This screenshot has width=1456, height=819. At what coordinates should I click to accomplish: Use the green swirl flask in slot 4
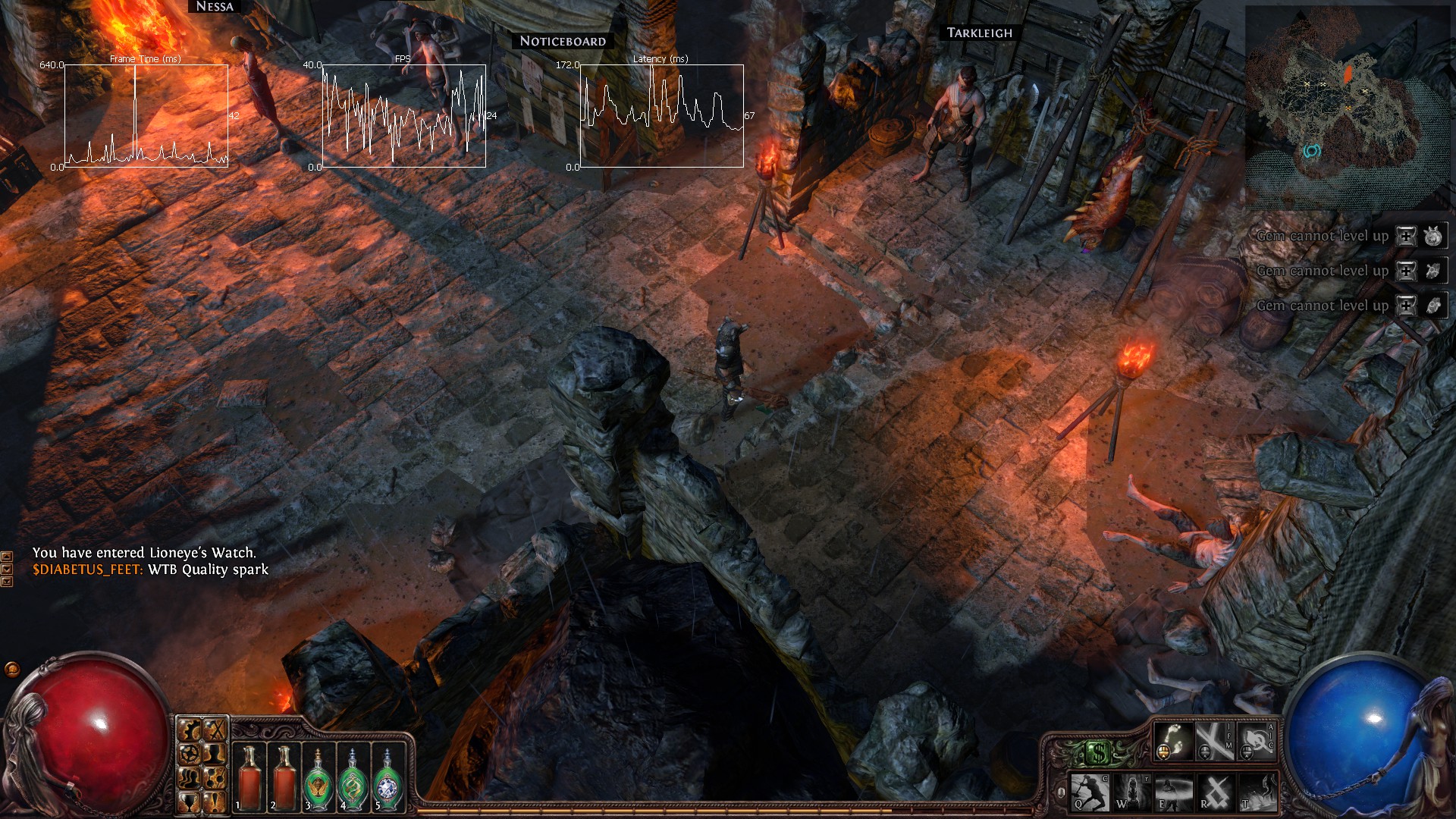[353, 777]
